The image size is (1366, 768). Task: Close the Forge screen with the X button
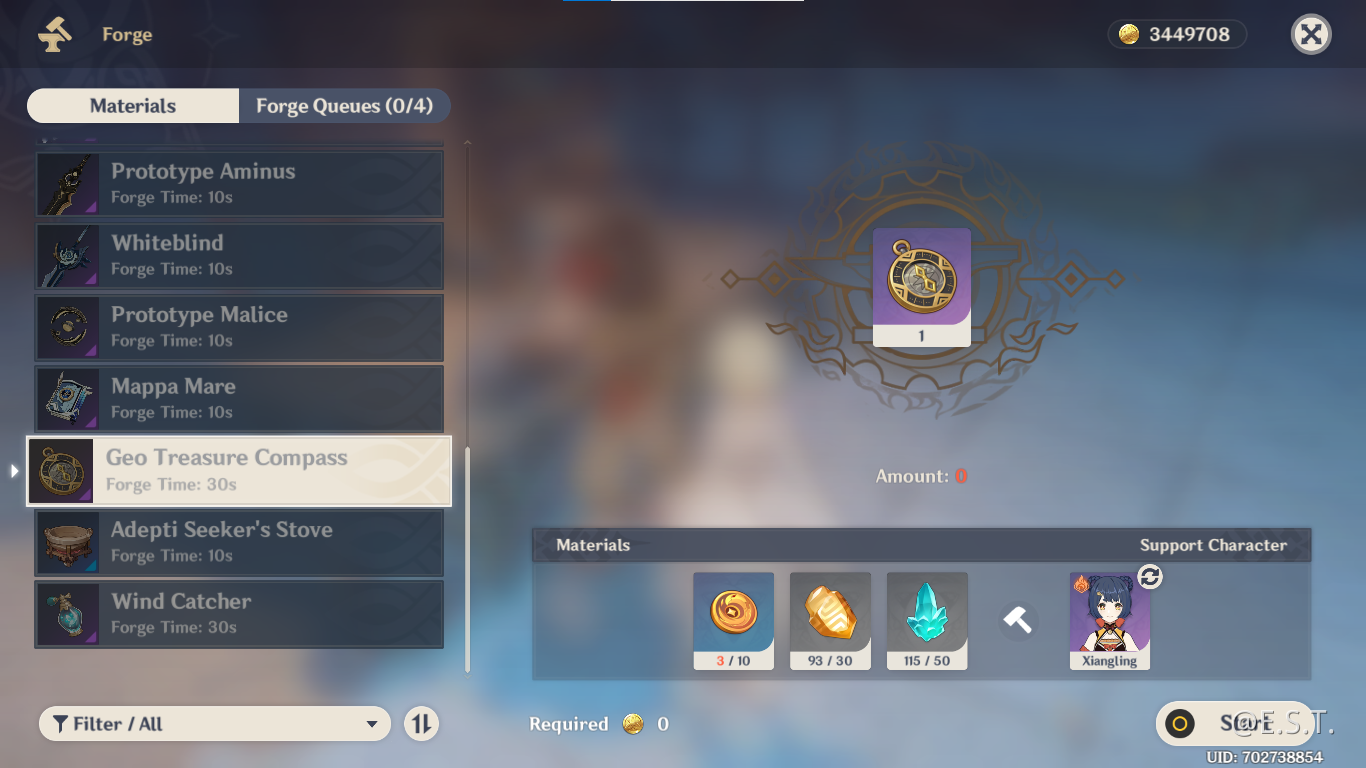[1310, 33]
